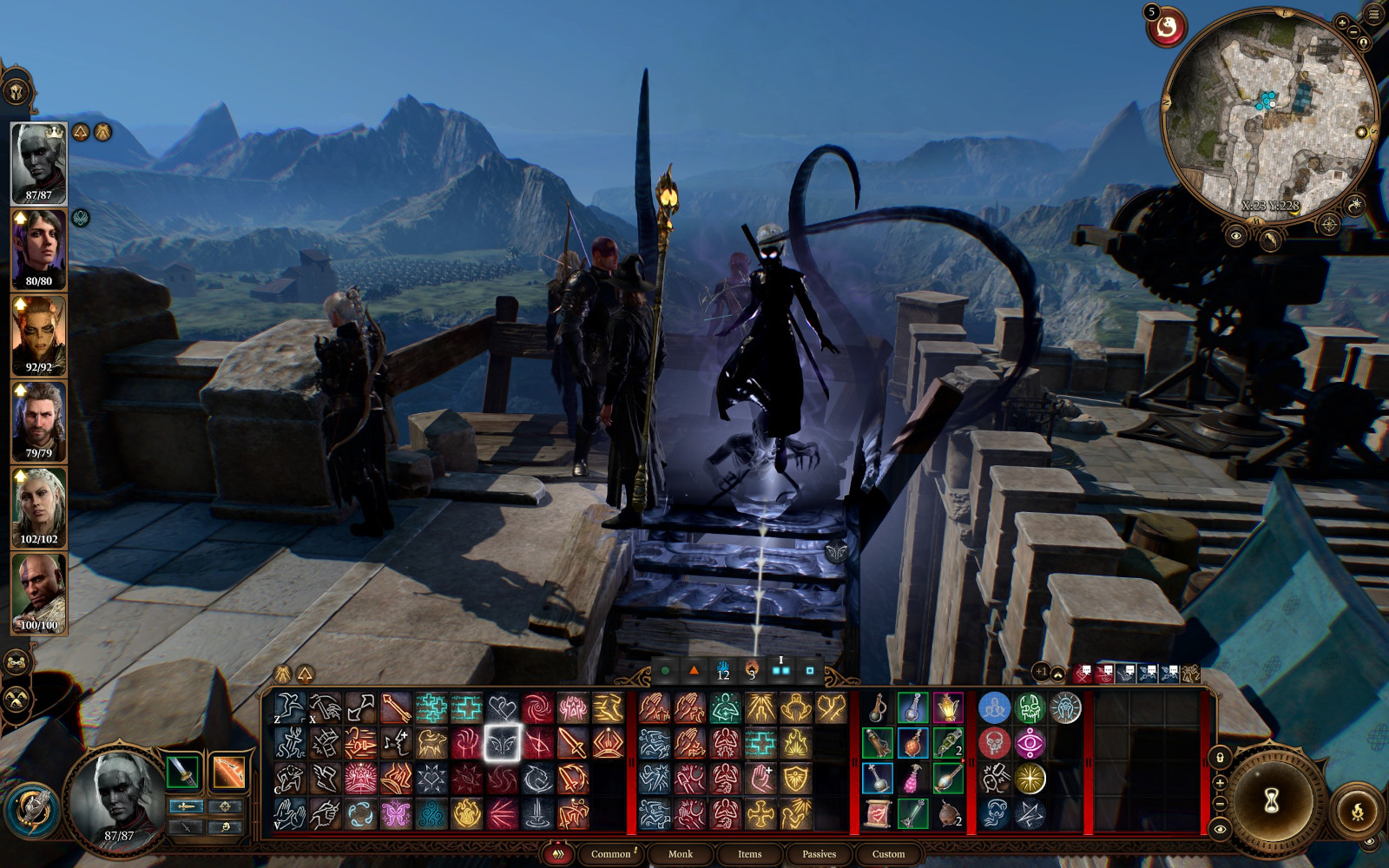Open the campfire rest menu

(1358, 812)
